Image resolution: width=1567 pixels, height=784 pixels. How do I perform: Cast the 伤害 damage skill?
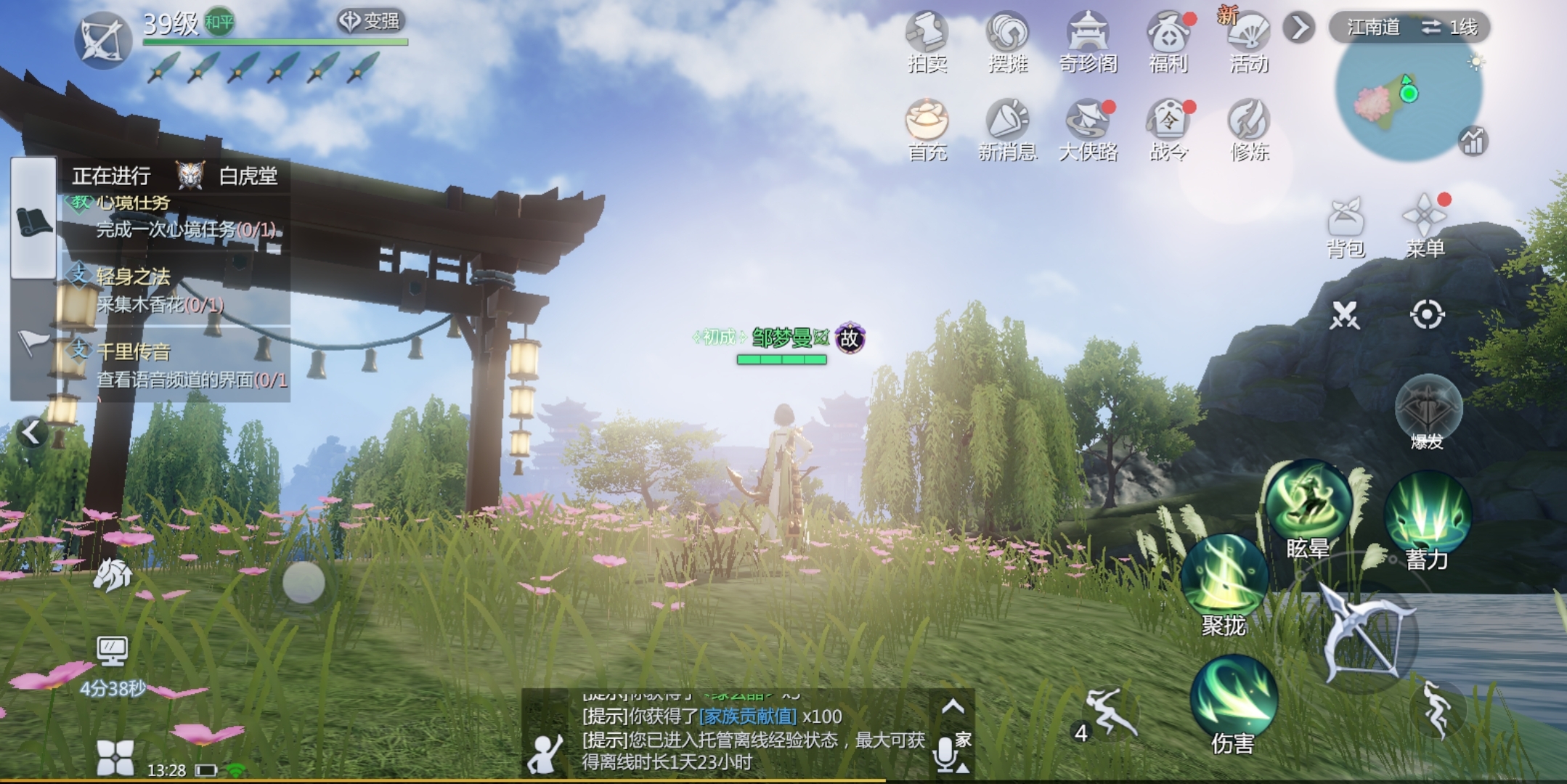(1233, 701)
